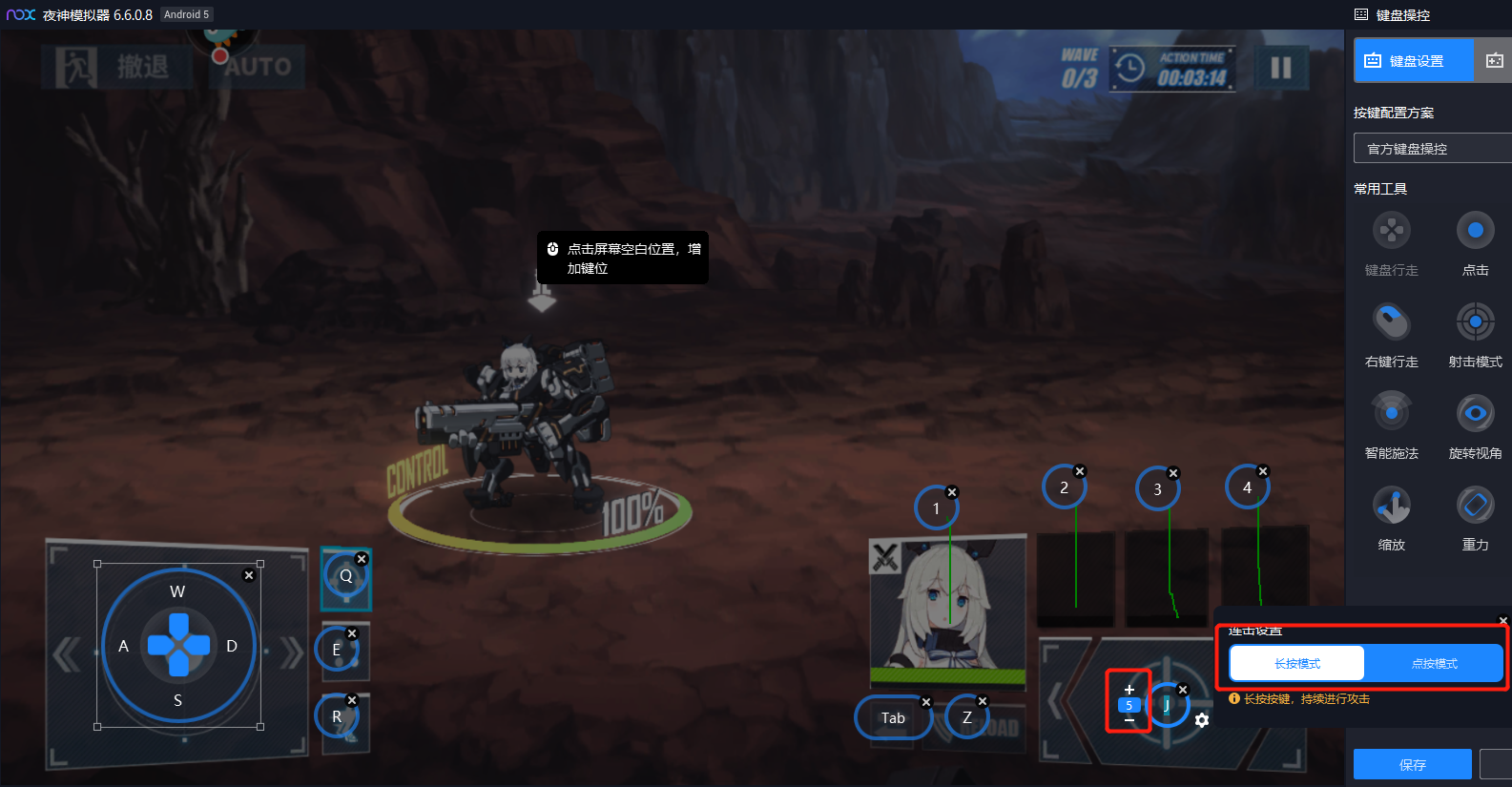
Task: Open the 官方键盘操控 scheme dropdown
Action: (1431, 149)
